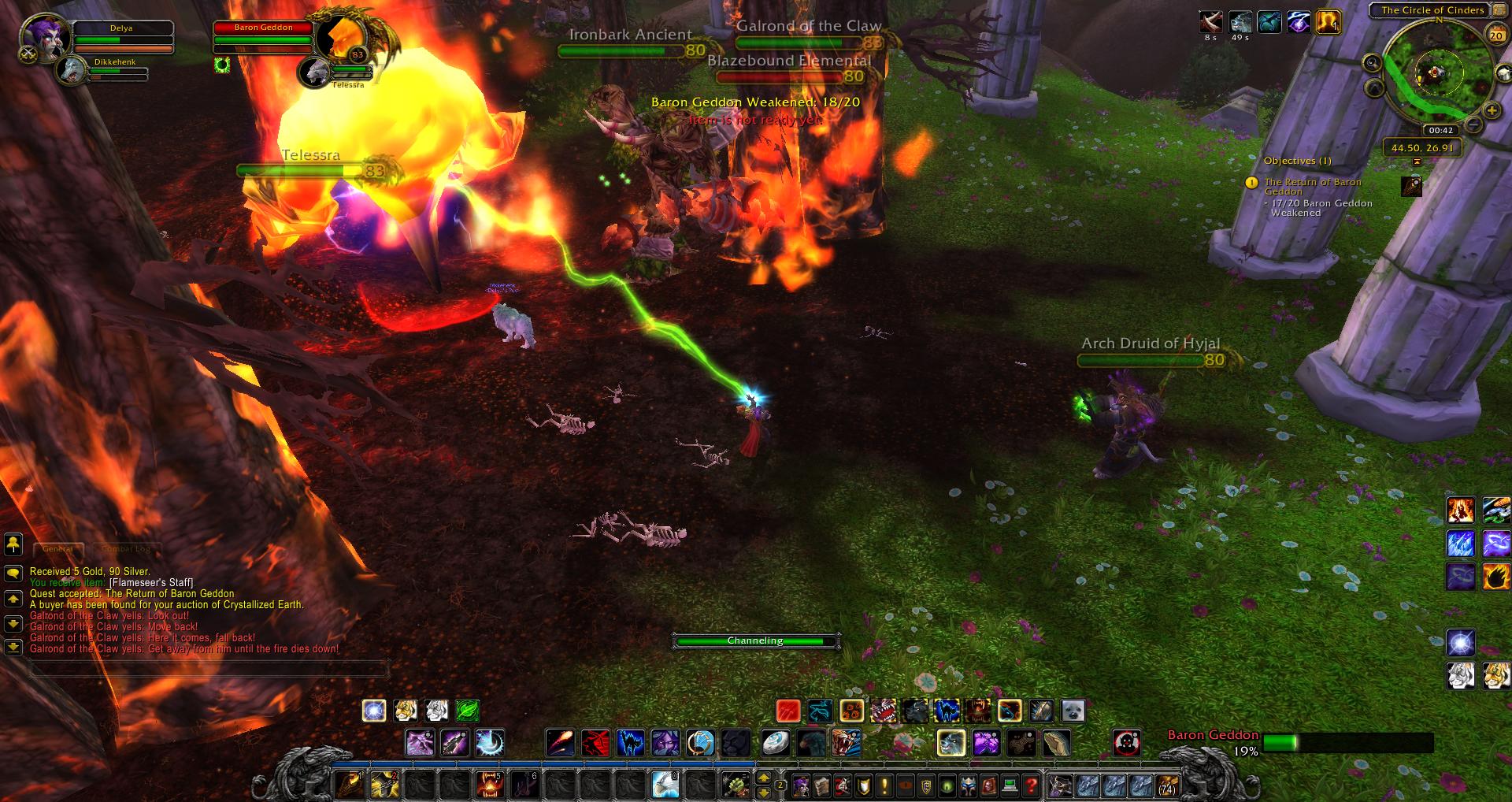Use the Flameseer's Staff quest item icon

click(1411, 187)
